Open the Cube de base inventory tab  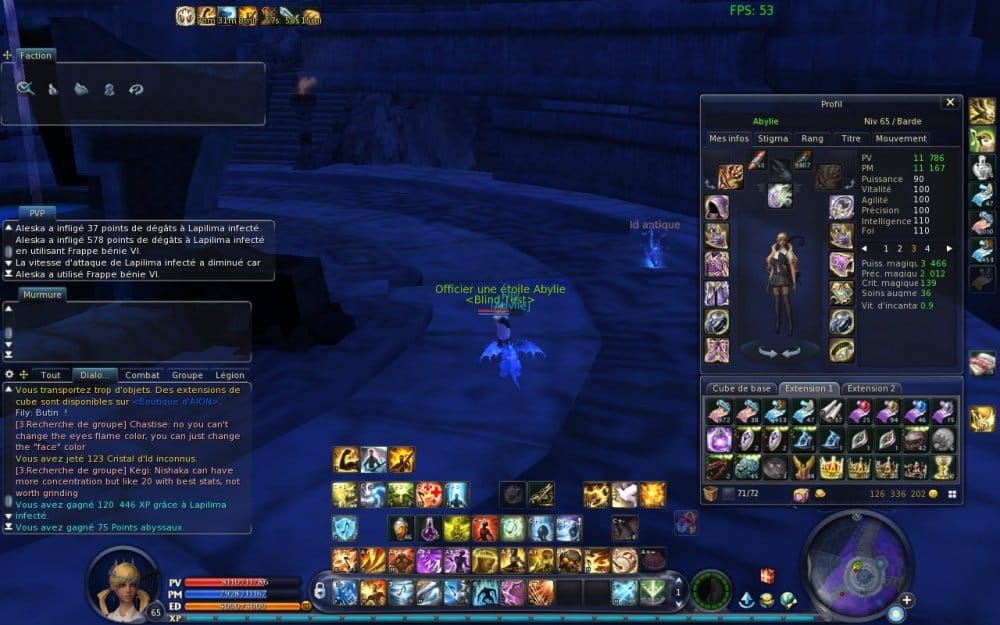click(740, 388)
